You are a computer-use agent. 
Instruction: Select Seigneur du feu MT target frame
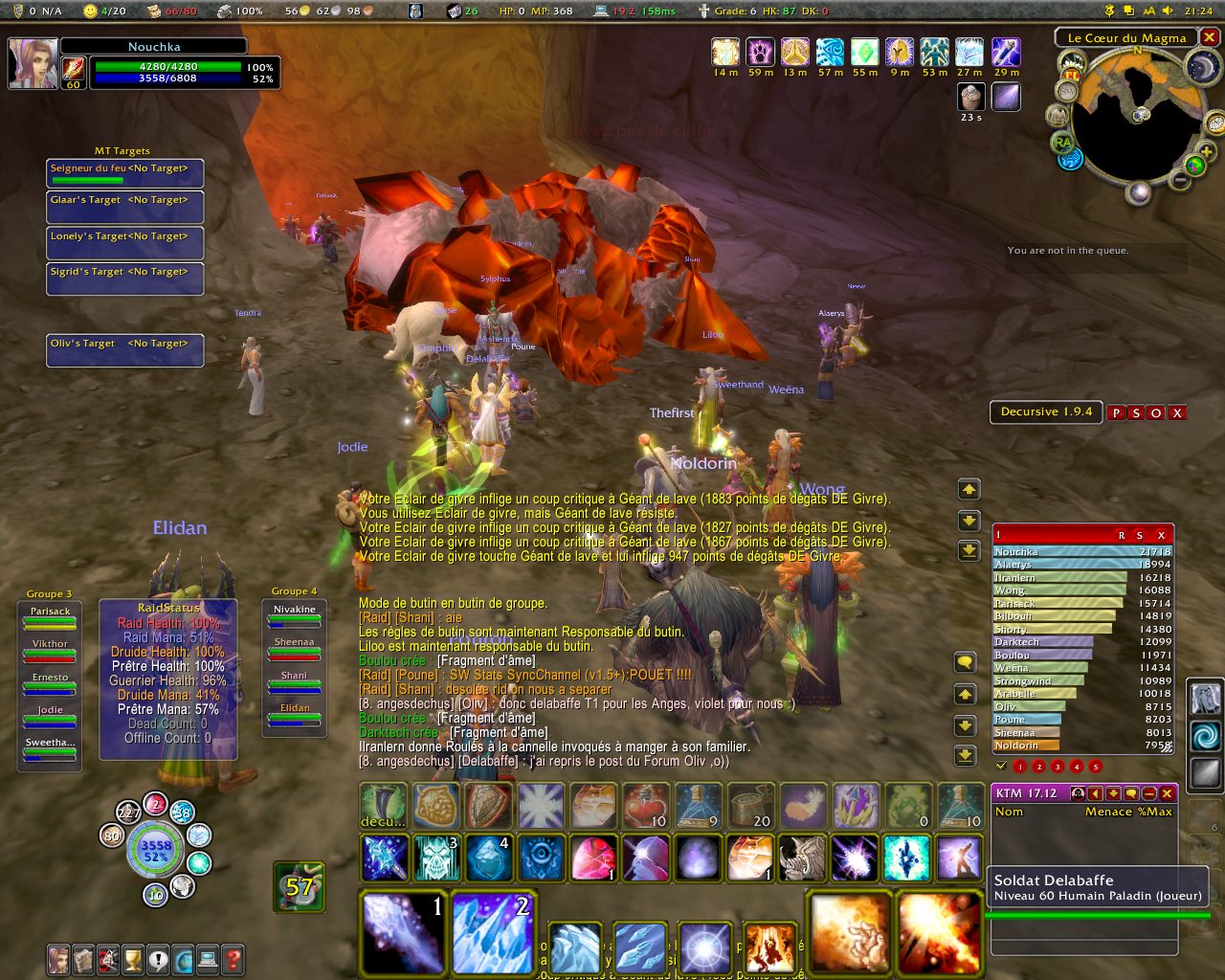[124, 173]
